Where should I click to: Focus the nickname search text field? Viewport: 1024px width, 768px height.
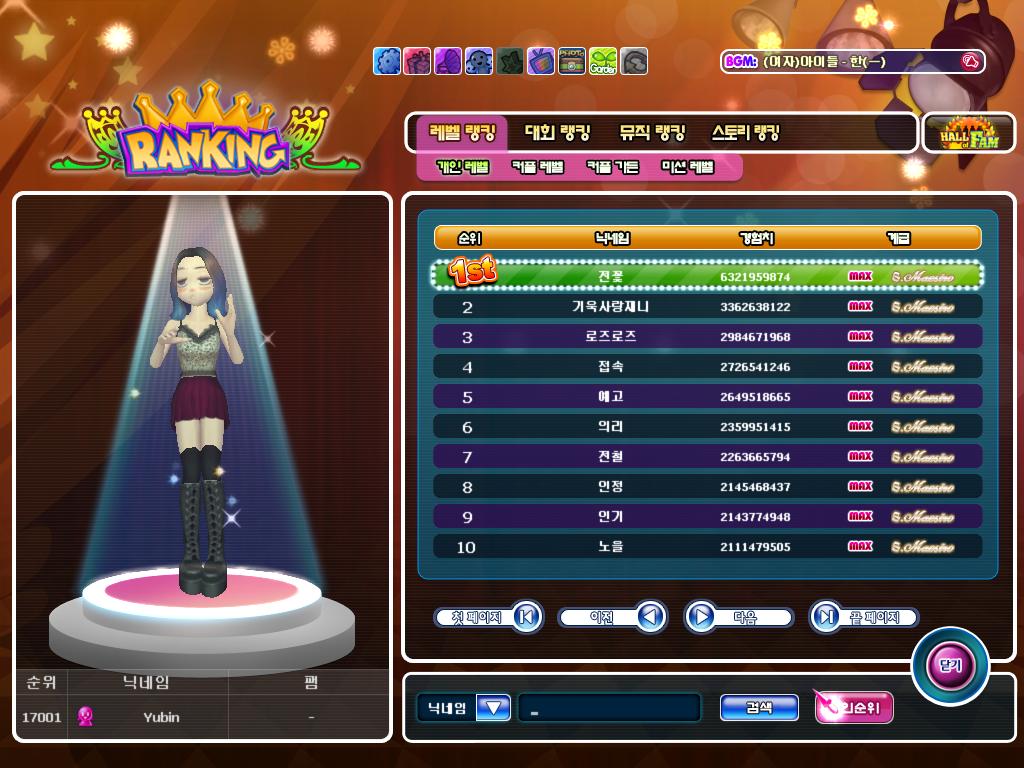[609, 708]
